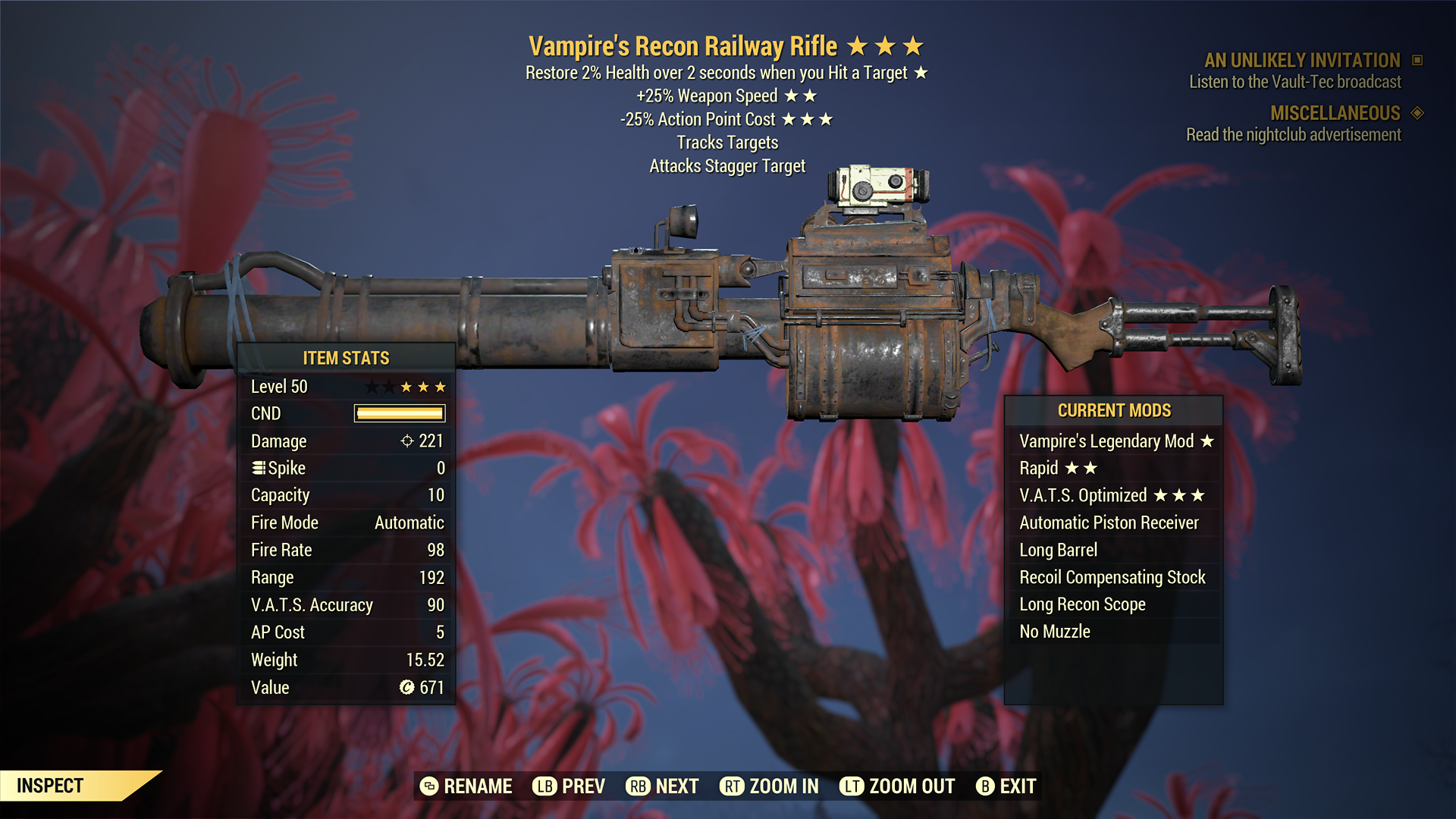Image resolution: width=1456 pixels, height=819 pixels.
Task: Open the Miscellaneous objective tracker entry
Action: pos(1335,114)
